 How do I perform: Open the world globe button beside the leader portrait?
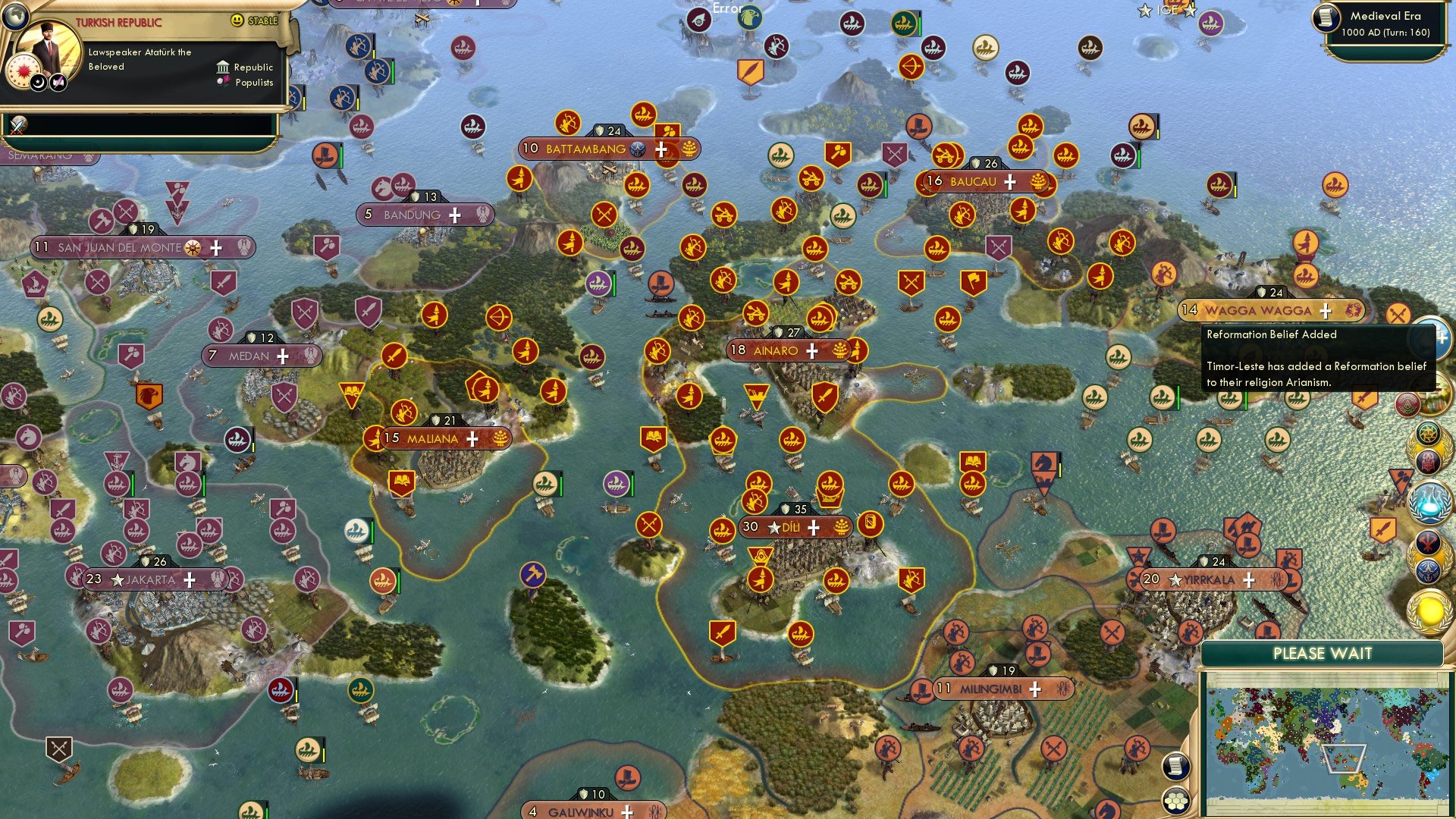tap(14, 15)
